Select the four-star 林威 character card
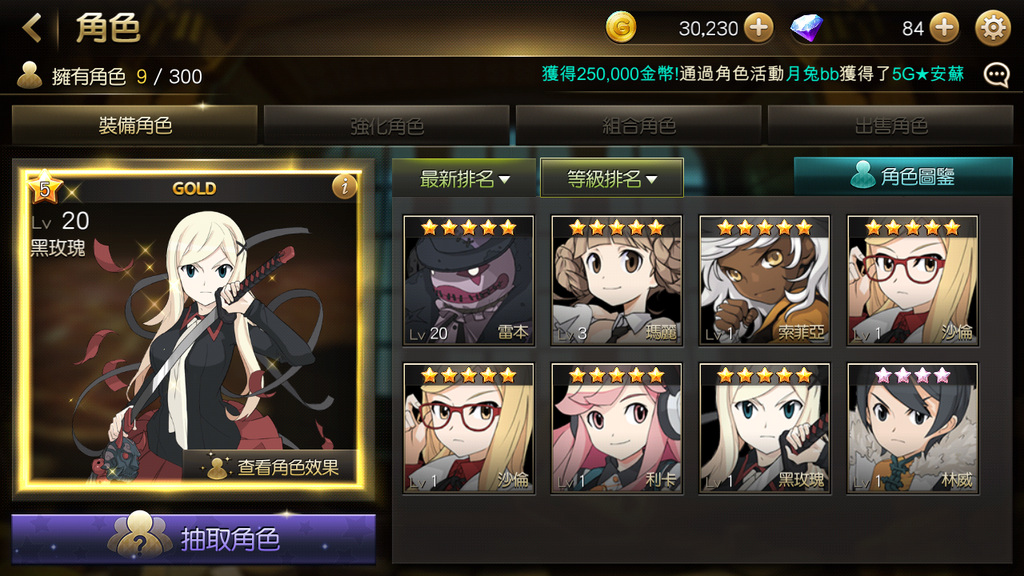Viewport: 1024px width, 576px height. coord(912,429)
